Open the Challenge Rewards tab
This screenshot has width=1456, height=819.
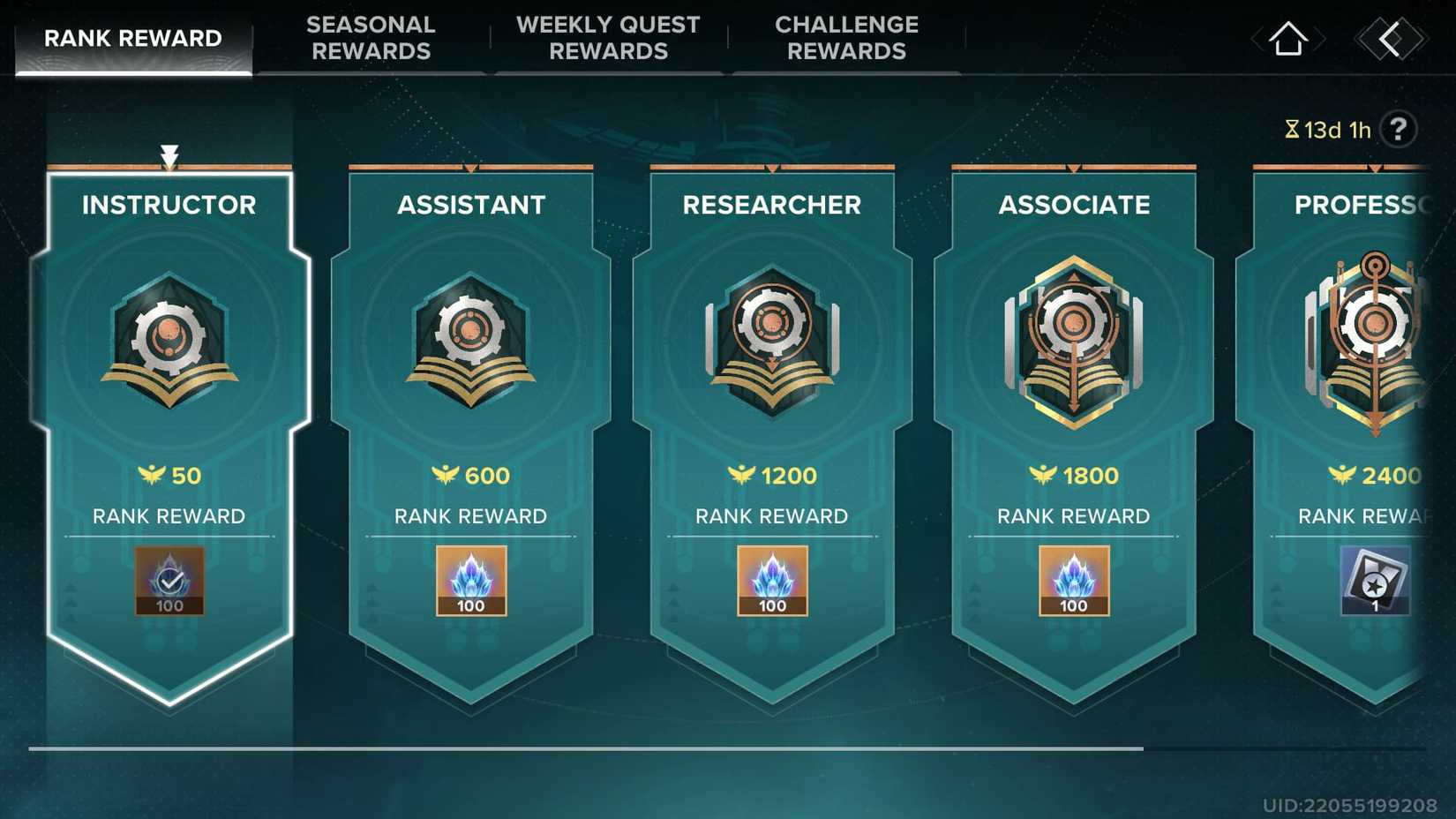coord(845,38)
